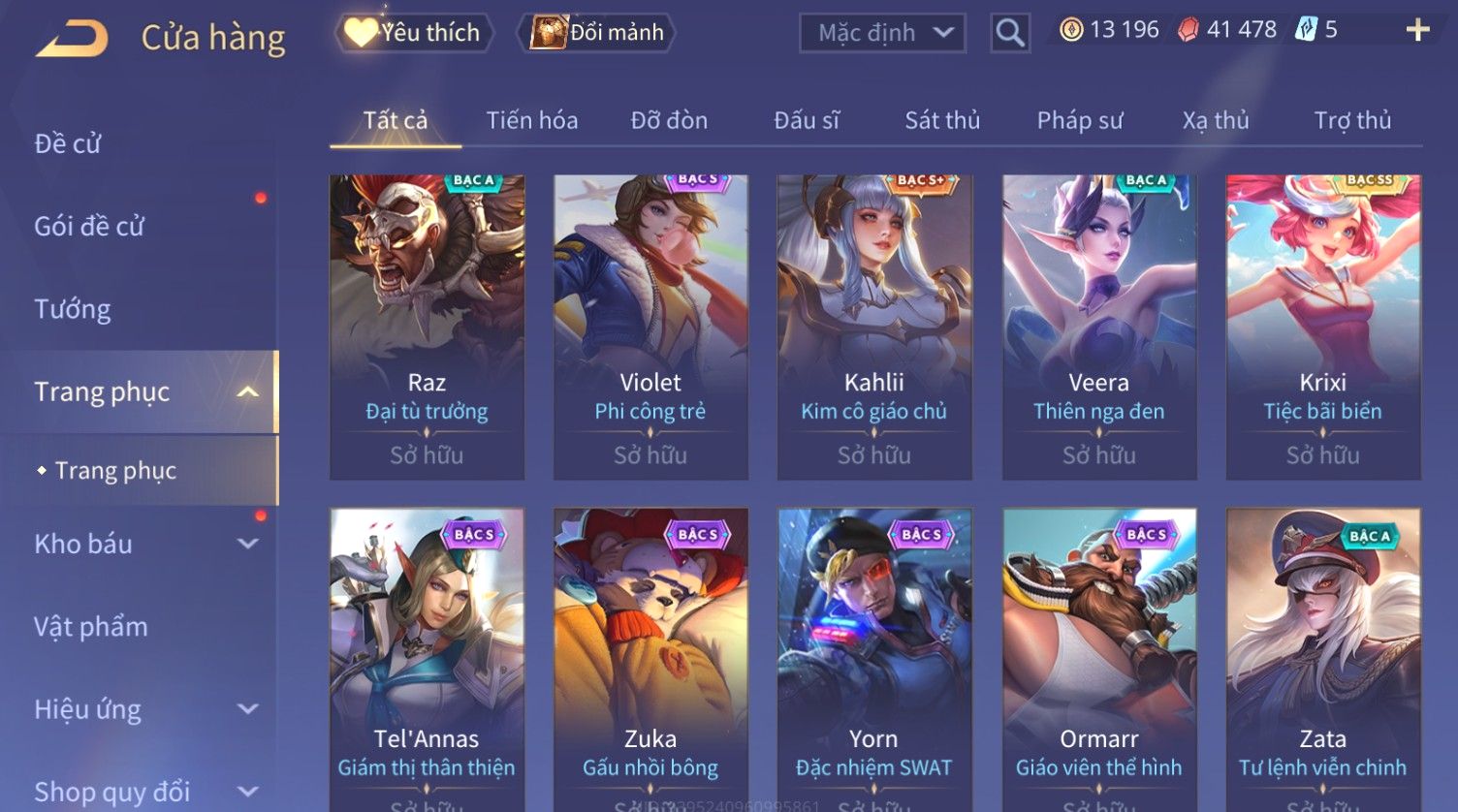Open the Đề cử menu entry
This screenshot has width=1458, height=812.
(x=68, y=143)
